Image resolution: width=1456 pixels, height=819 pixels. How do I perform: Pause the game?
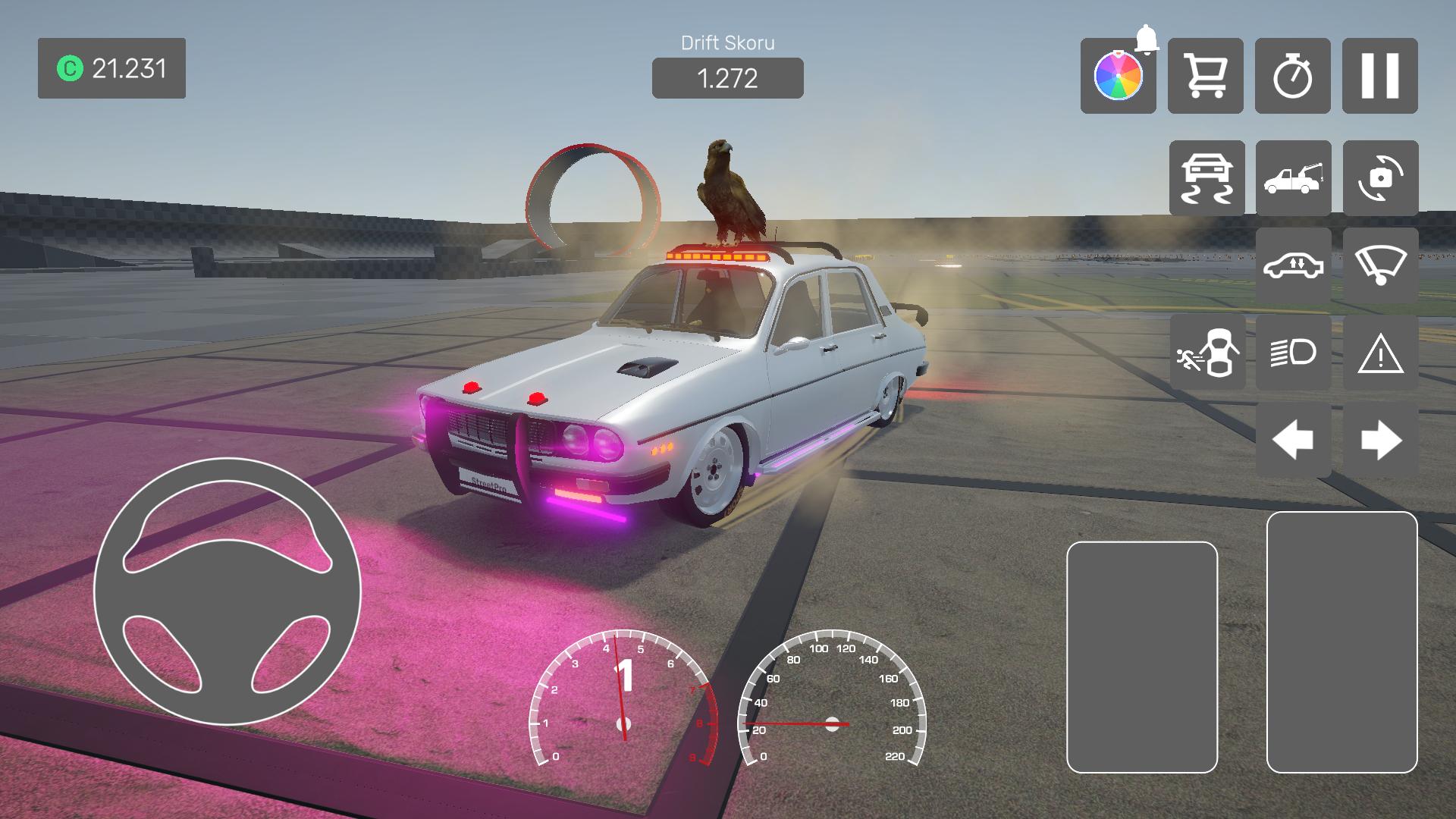[1379, 76]
